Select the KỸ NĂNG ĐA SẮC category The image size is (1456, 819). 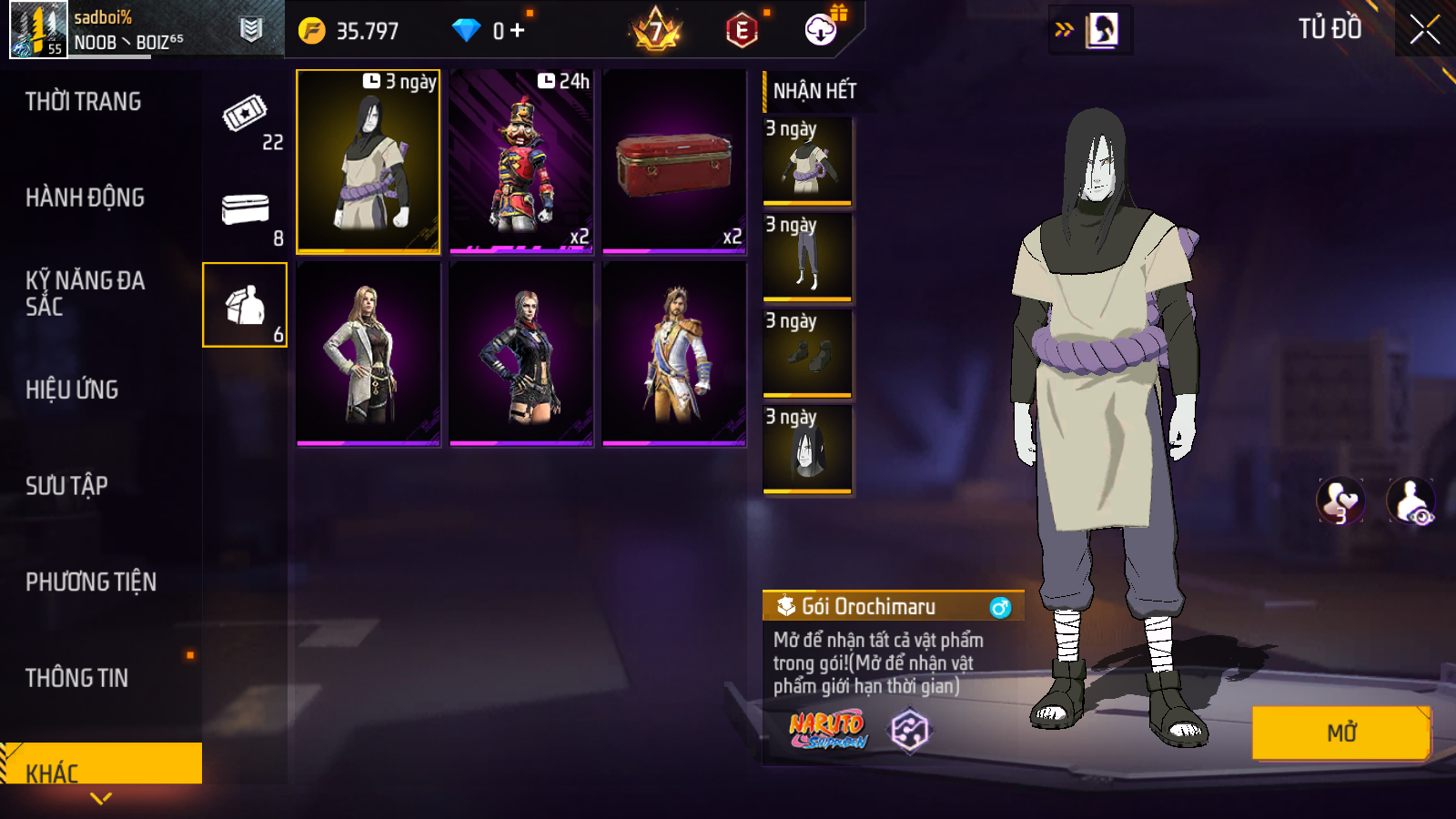pyautogui.click(x=85, y=293)
